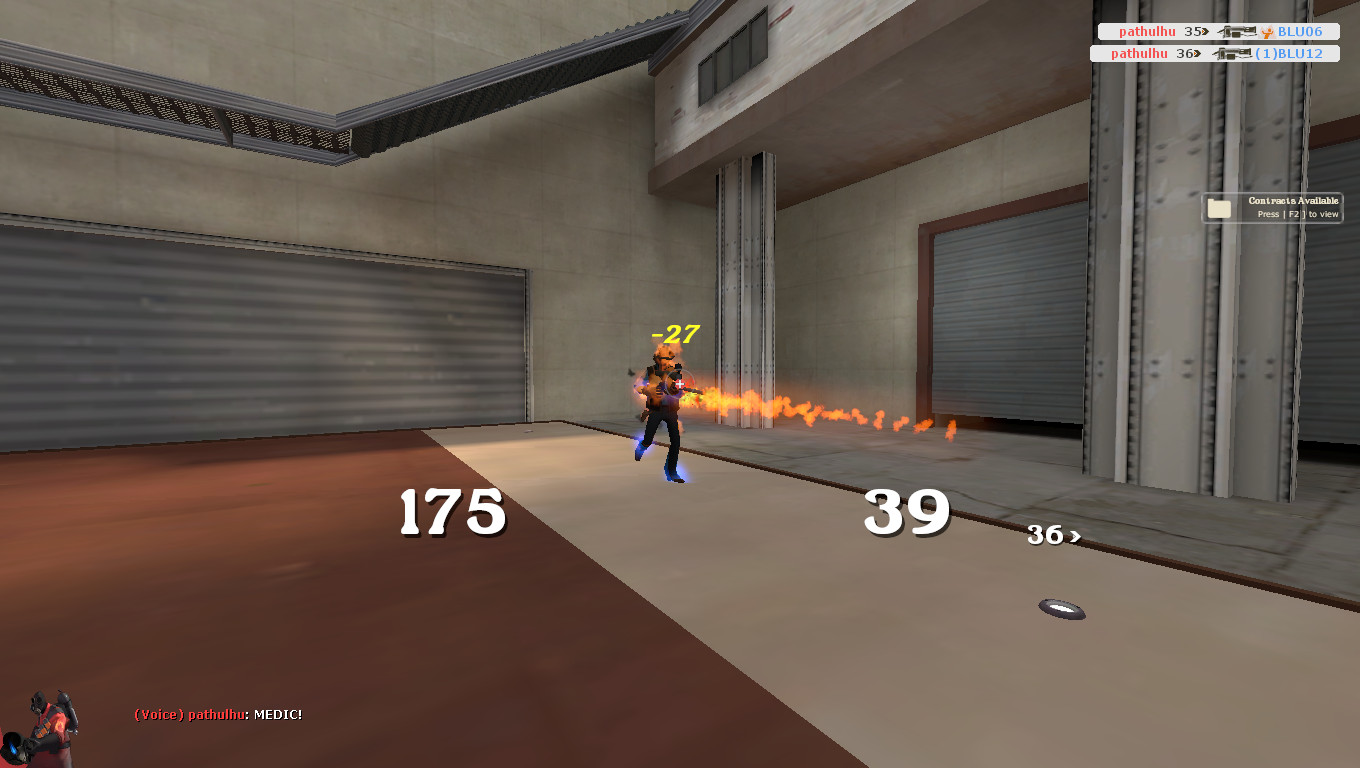Viewport: 1360px width, 768px height.
Task: Click the flamethrower icon in the BLU12 killfeed entry
Action: pos(1232,53)
